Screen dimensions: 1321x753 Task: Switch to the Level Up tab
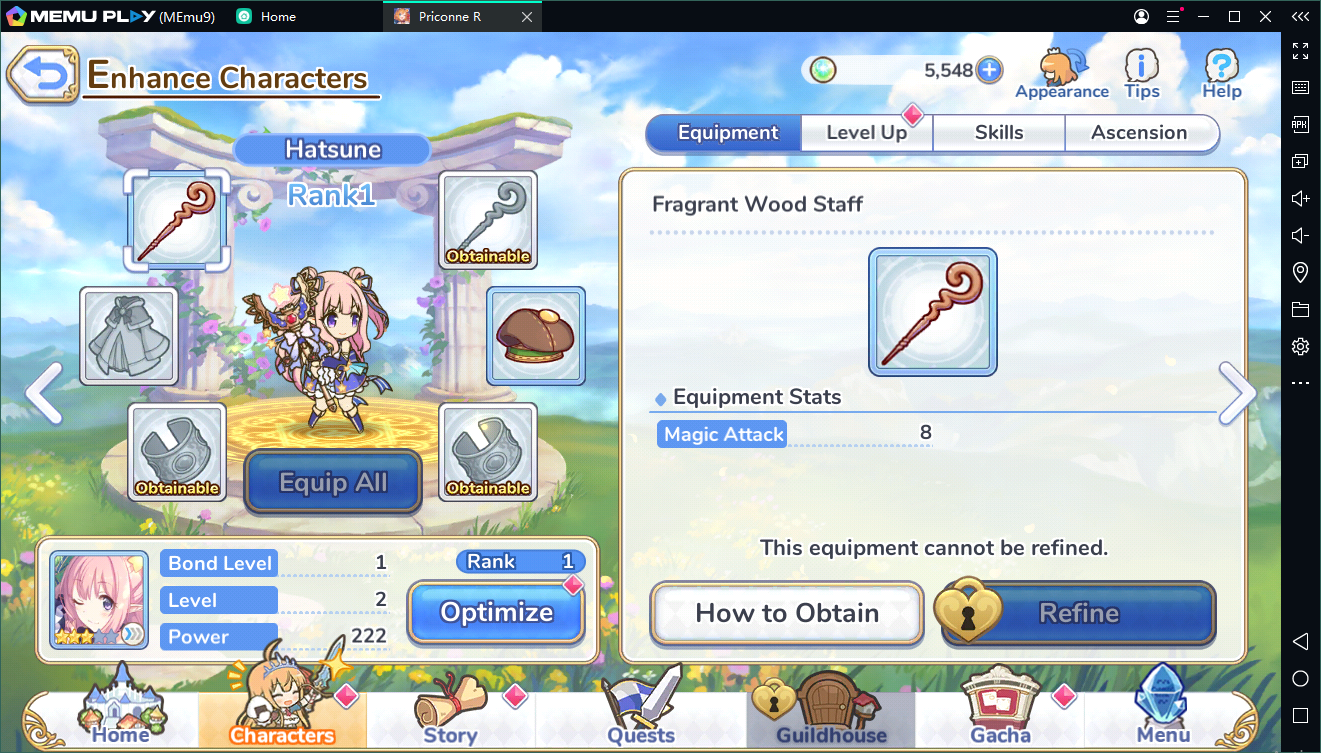click(x=866, y=133)
